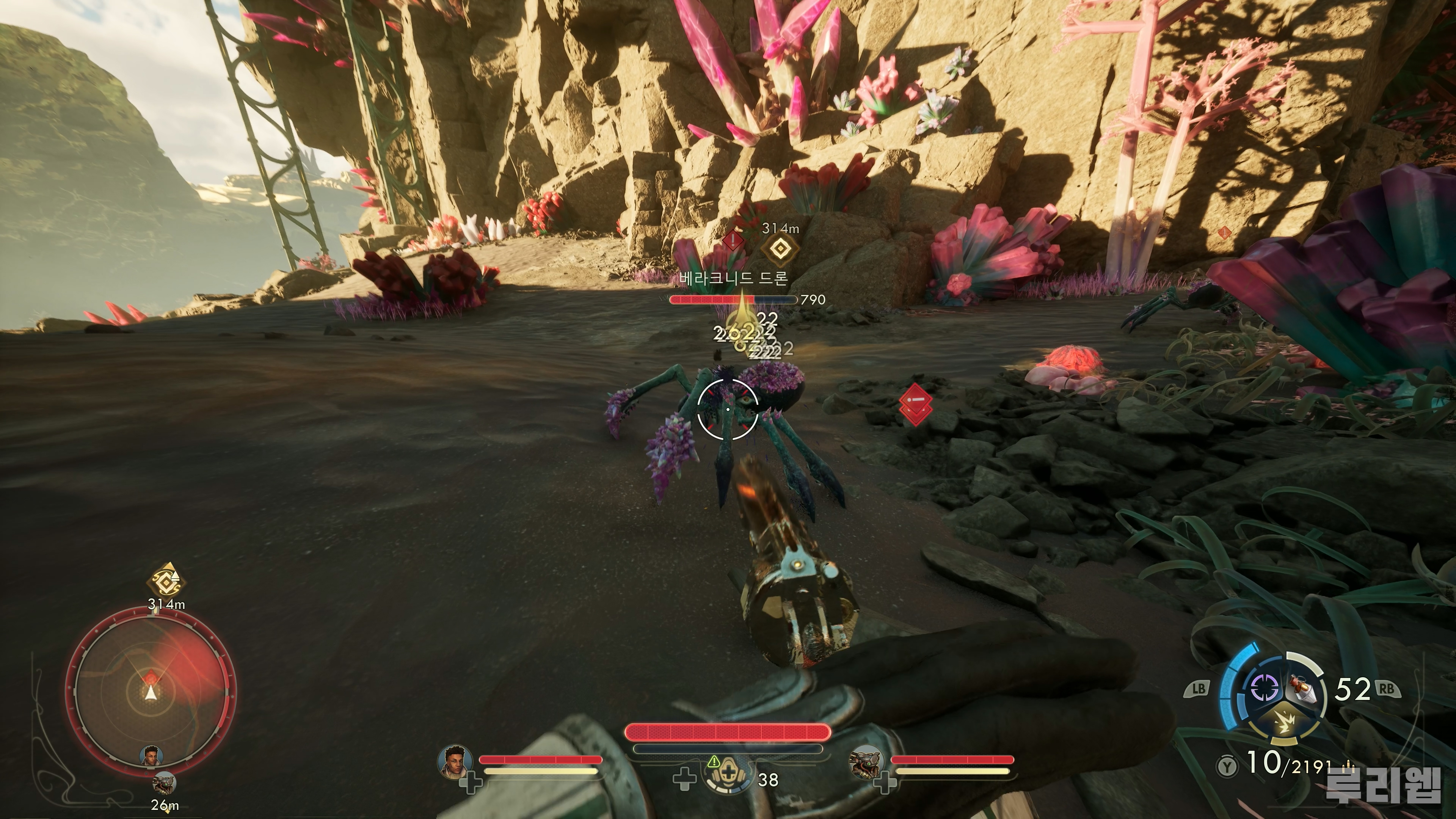Screen dimensions: 1456x819
Task: Select the human companion portrait beside his health bar
Action: 455,760
